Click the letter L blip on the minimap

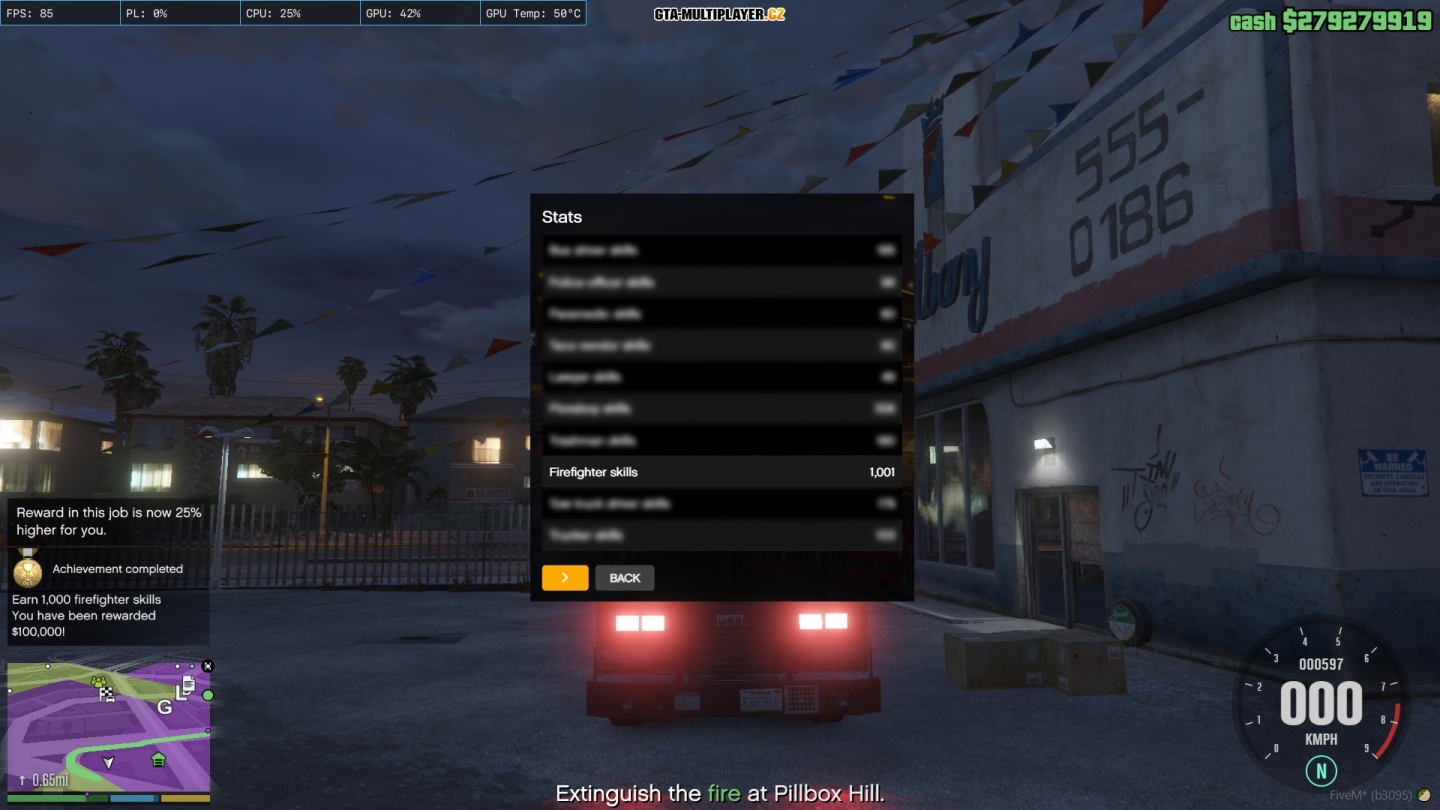[x=182, y=693]
